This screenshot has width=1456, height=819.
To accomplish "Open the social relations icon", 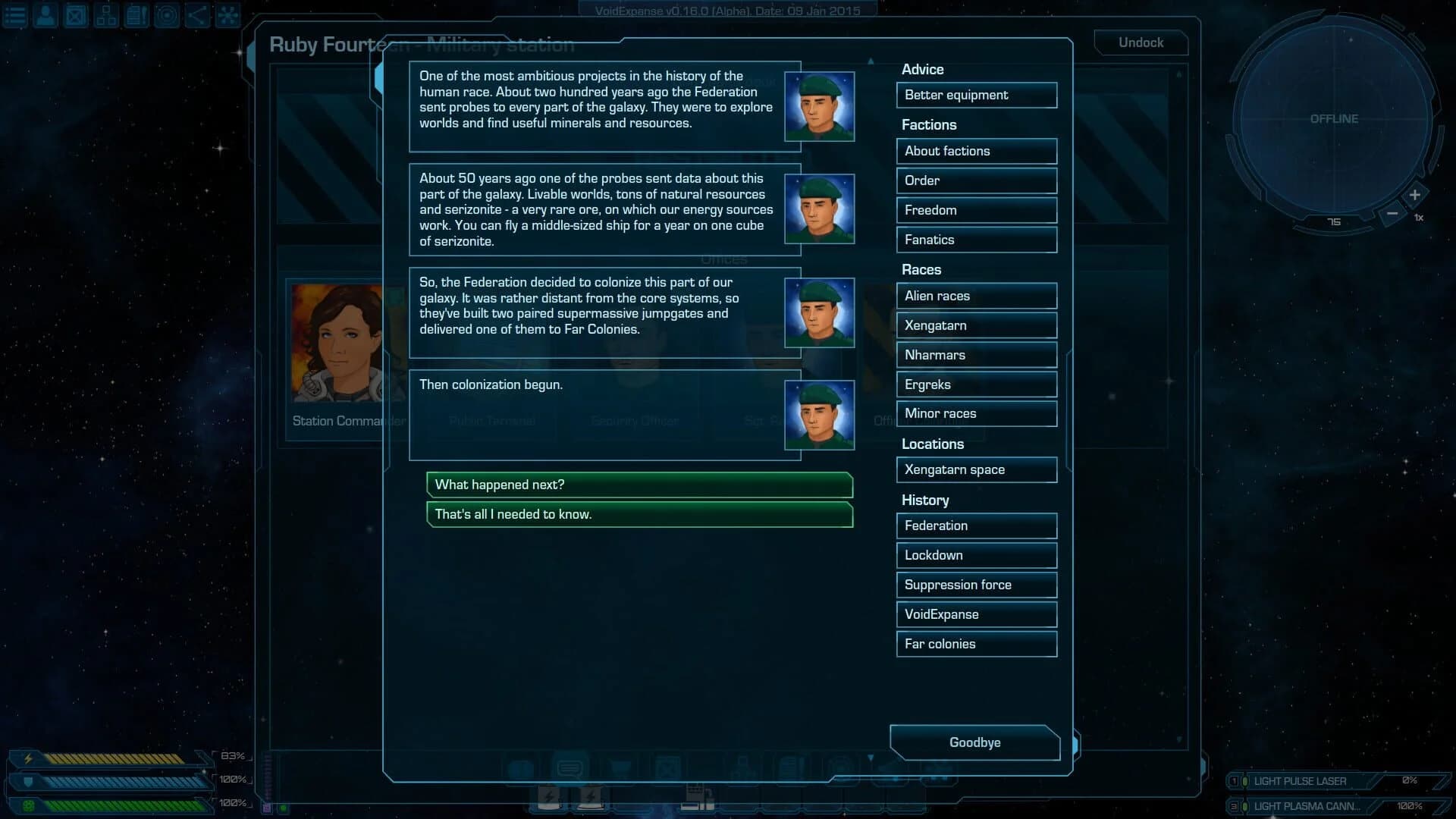I will point(196,15).
